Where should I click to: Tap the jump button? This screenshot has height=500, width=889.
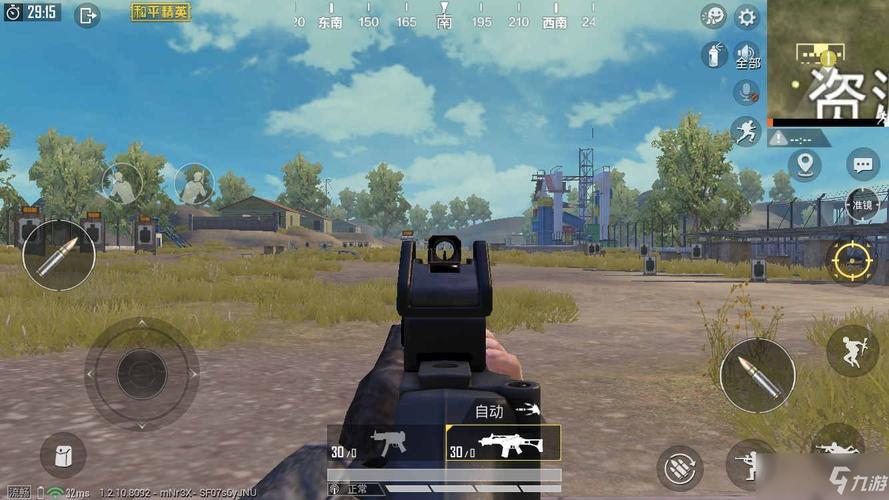852,350
